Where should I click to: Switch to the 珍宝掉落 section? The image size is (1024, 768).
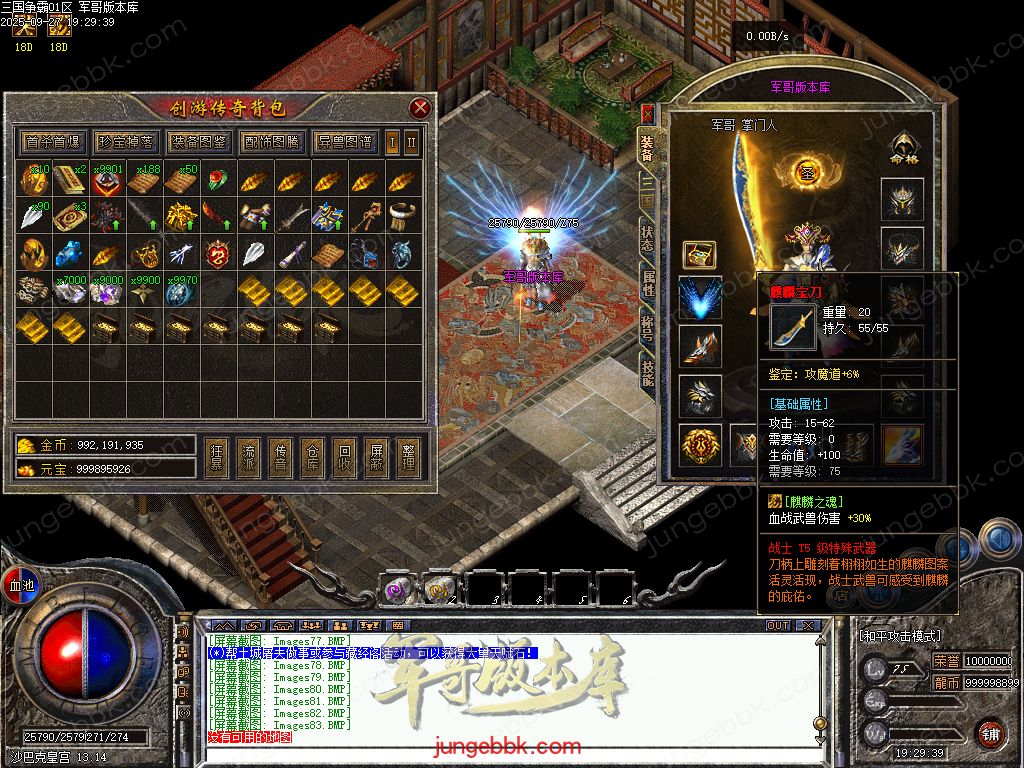[x=125, y=142]
